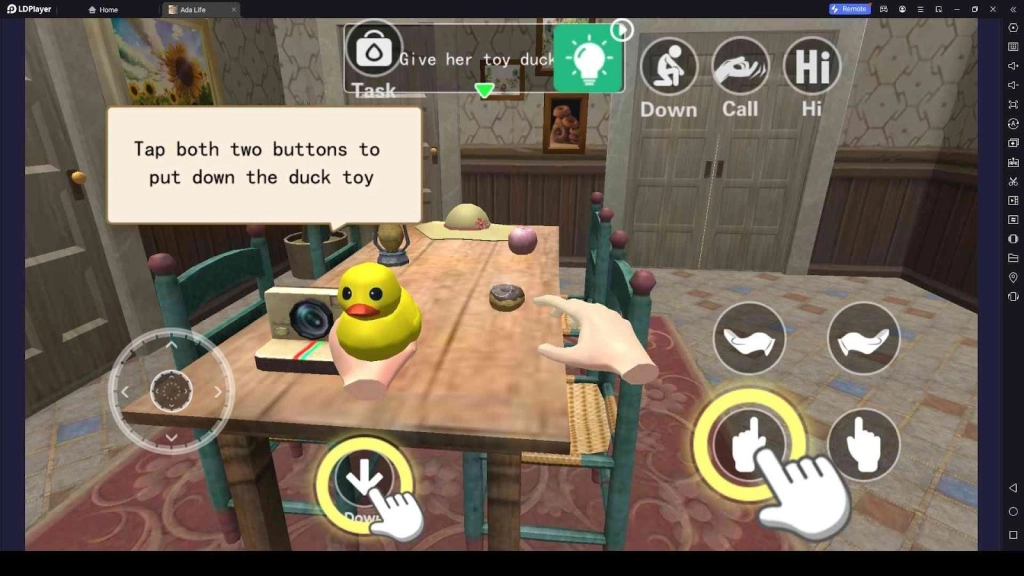Image resolution: width=1024 pixels, height=576 pixels.
Task: Activate the Call hand button
Action: (x=740, y=66)
